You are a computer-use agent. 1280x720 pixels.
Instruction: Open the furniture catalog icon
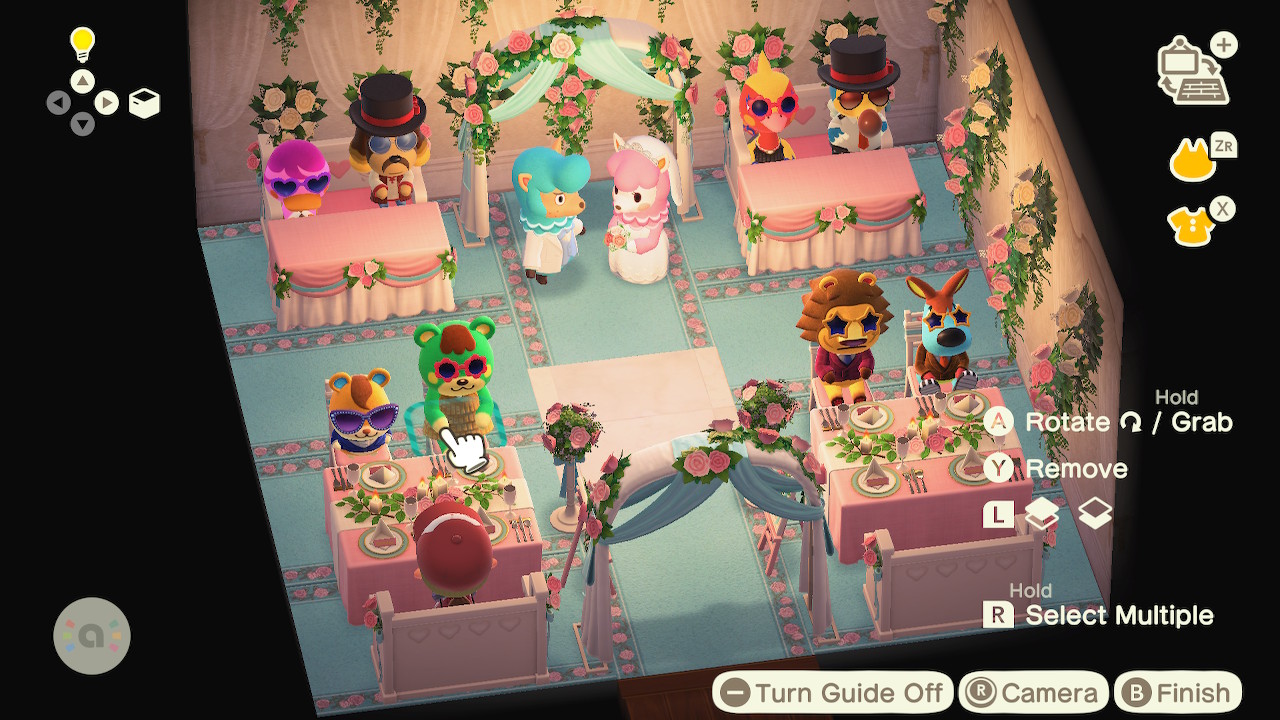(1194, 70)
